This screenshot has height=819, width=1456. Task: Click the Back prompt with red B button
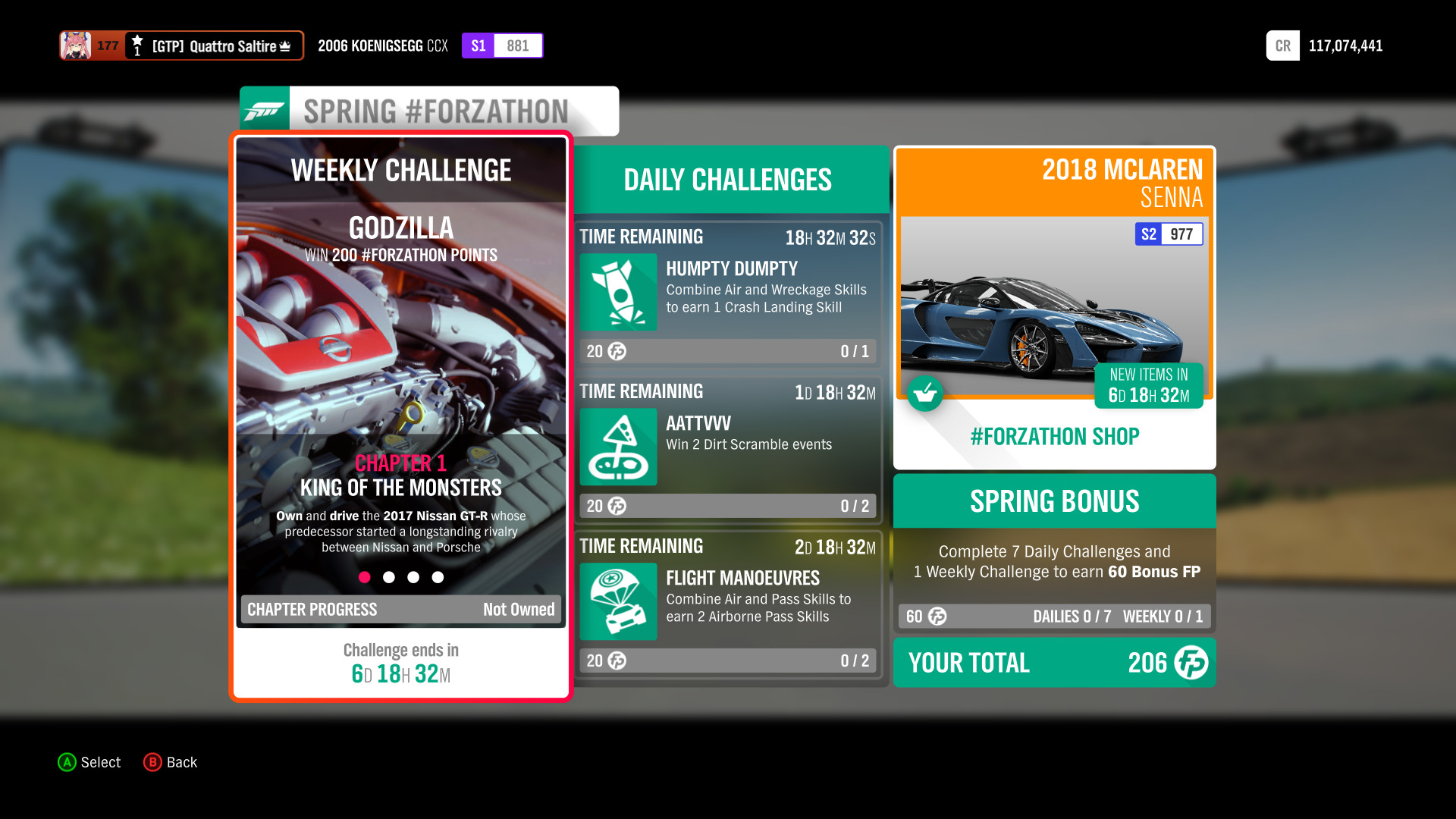170,762
